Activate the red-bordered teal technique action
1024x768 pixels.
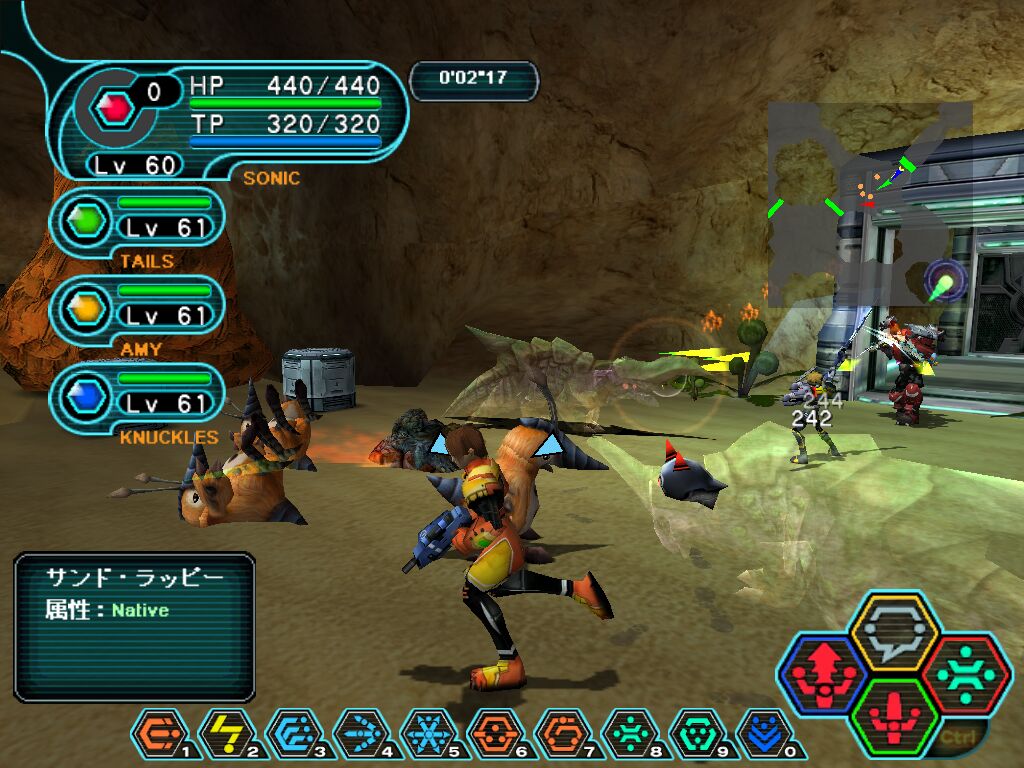point(966,675)
